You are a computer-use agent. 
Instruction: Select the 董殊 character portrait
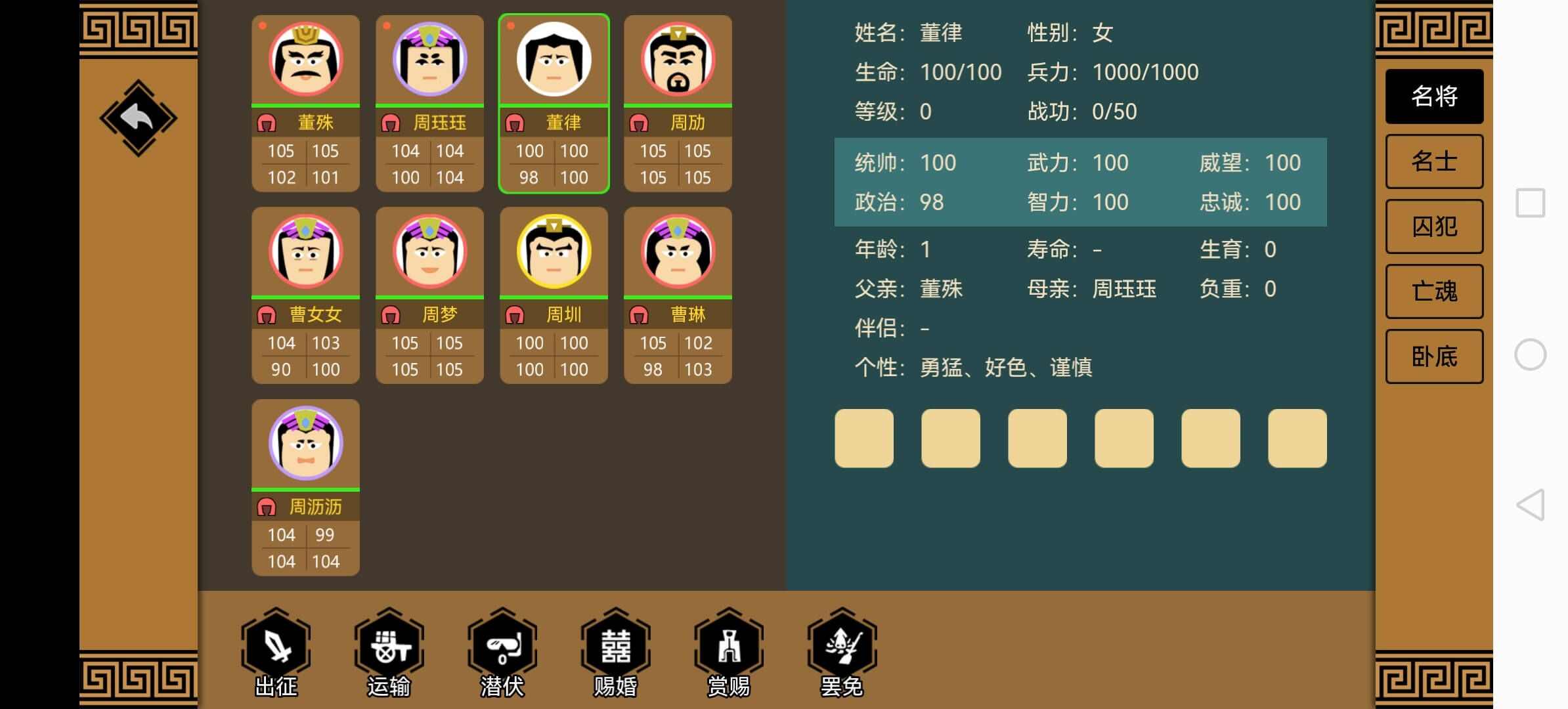tap(305, 59)
